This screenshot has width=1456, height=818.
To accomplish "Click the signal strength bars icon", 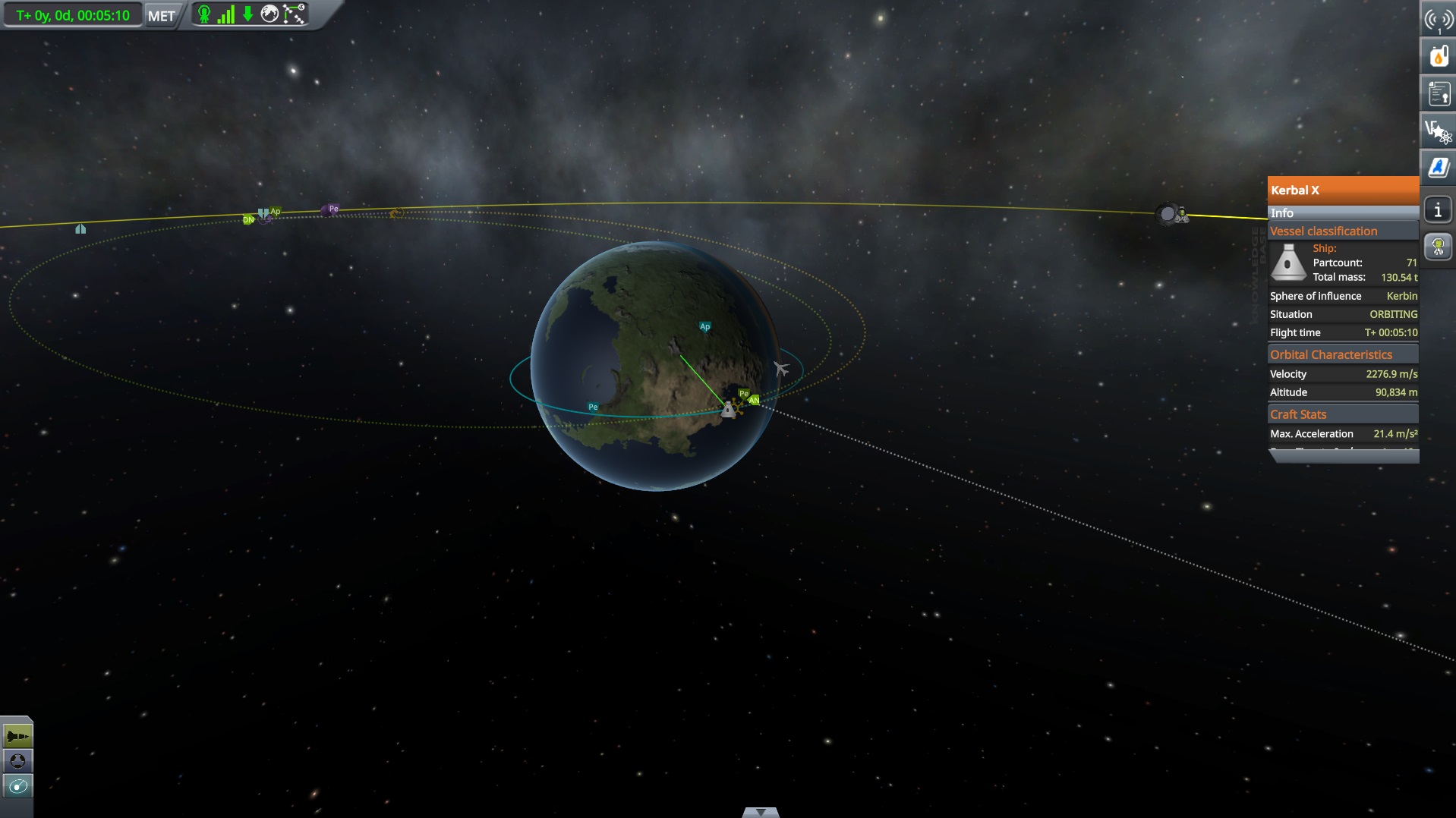I will click(x=226, y=14).
